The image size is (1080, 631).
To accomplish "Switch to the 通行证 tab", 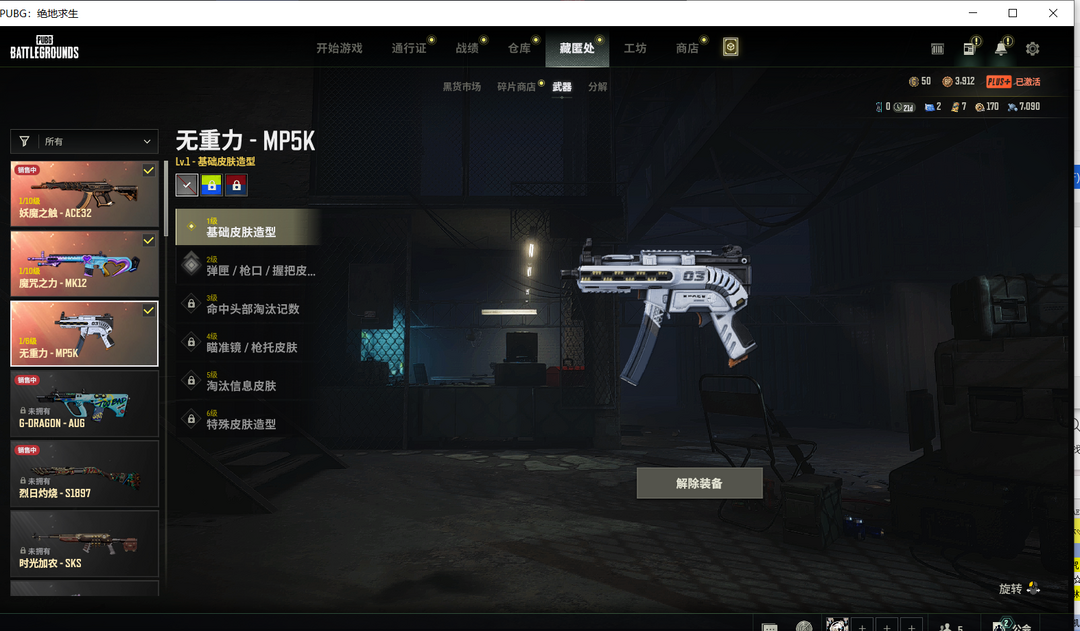I will click(409, 48).
